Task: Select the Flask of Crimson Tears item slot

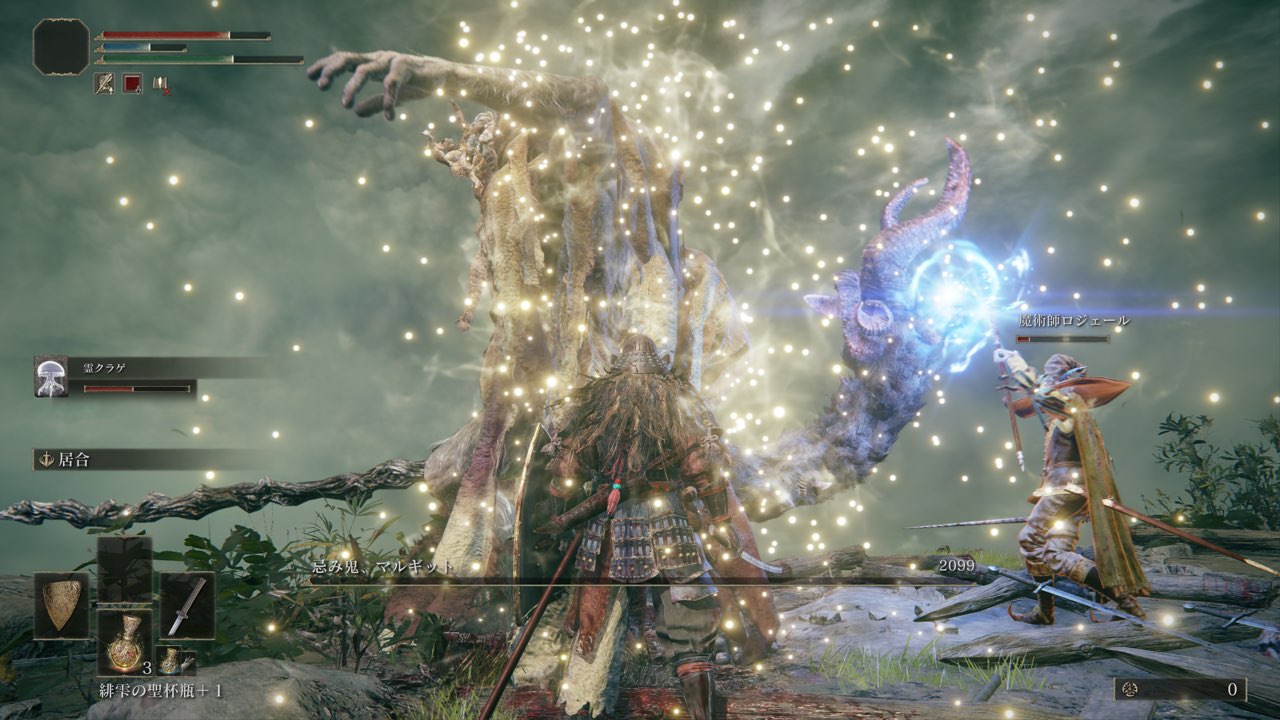Action: [125, 642]
